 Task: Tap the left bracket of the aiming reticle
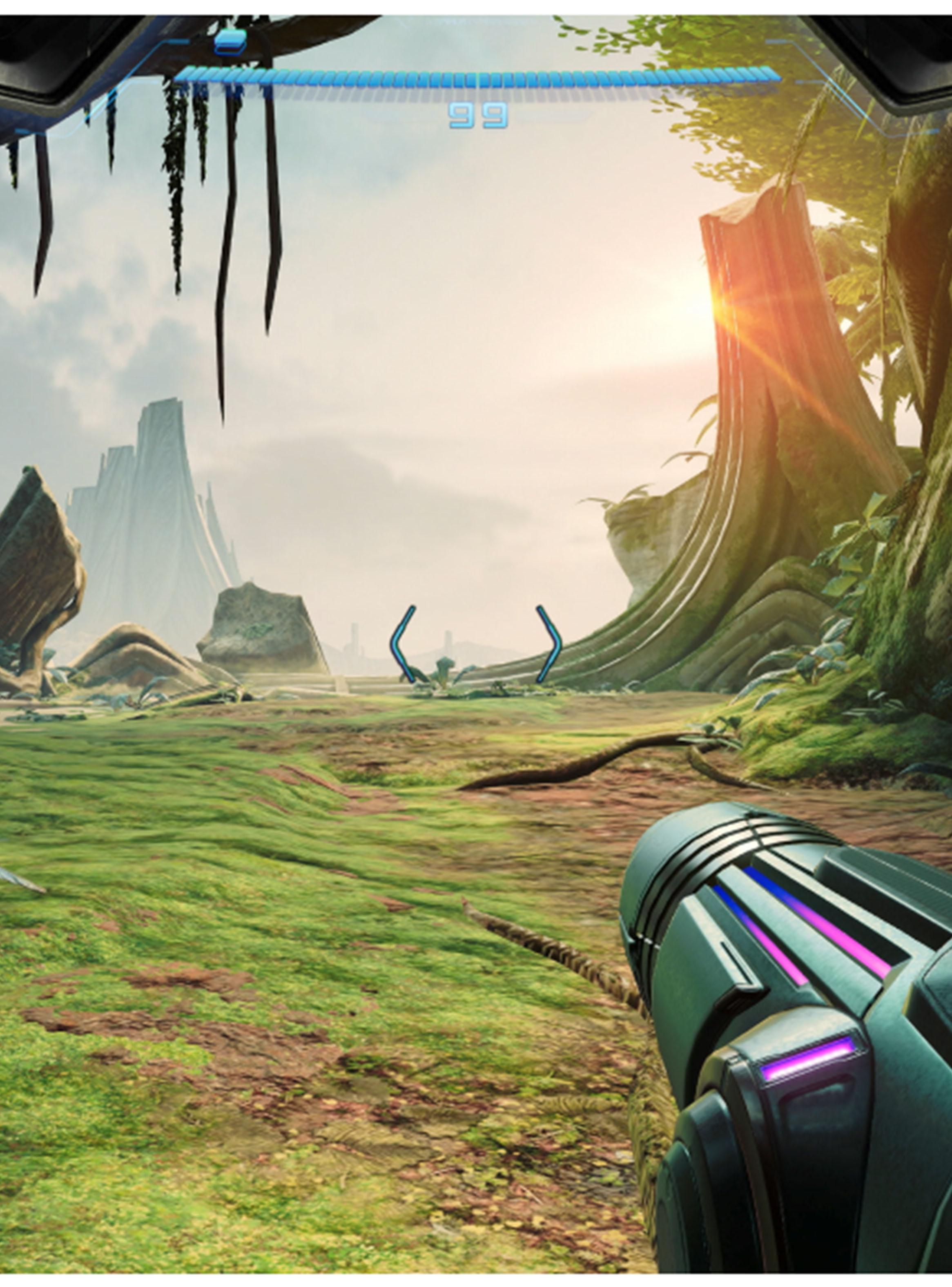(x=404, y=646)
